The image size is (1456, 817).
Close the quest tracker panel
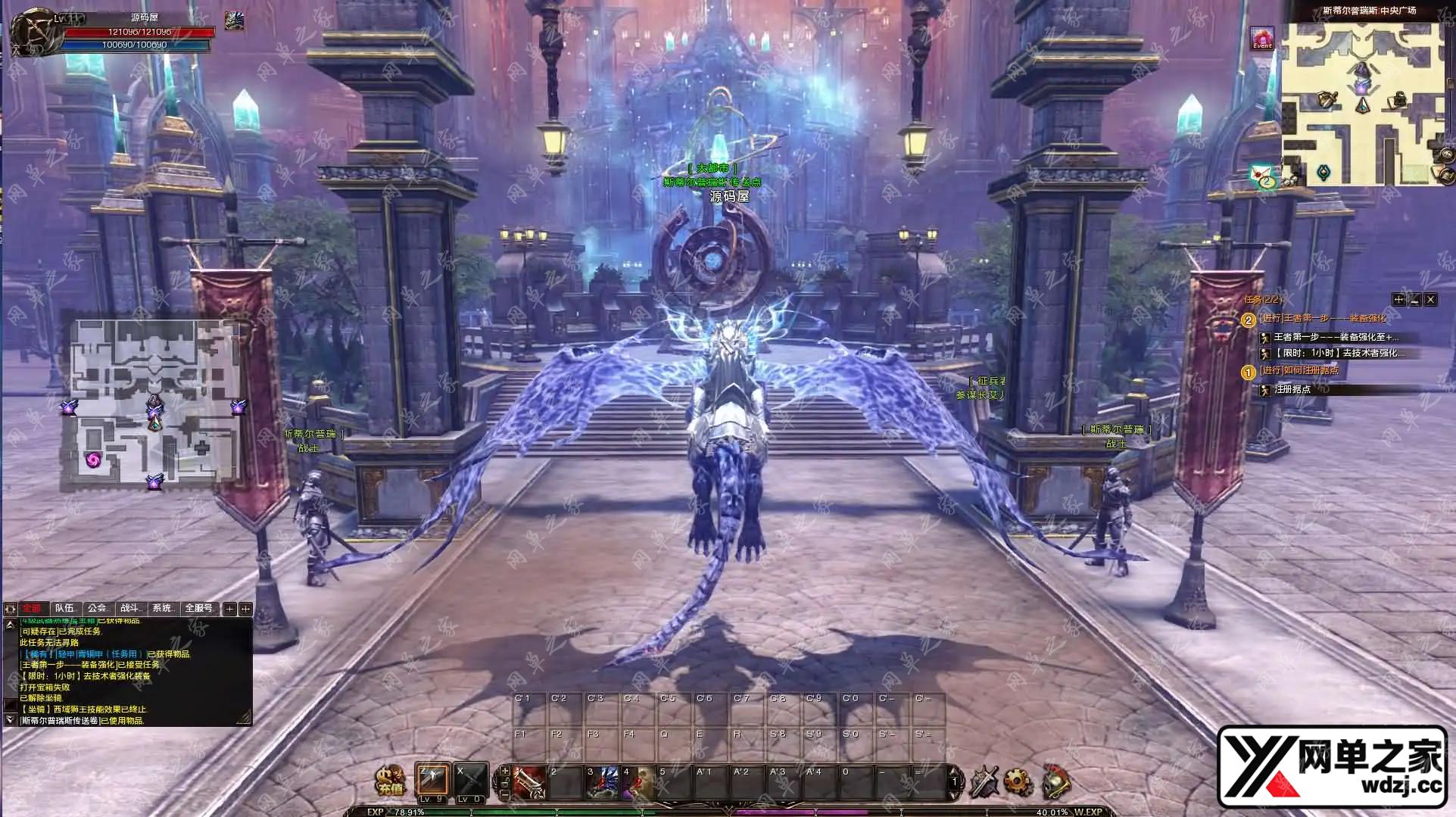coord(1430,300)
